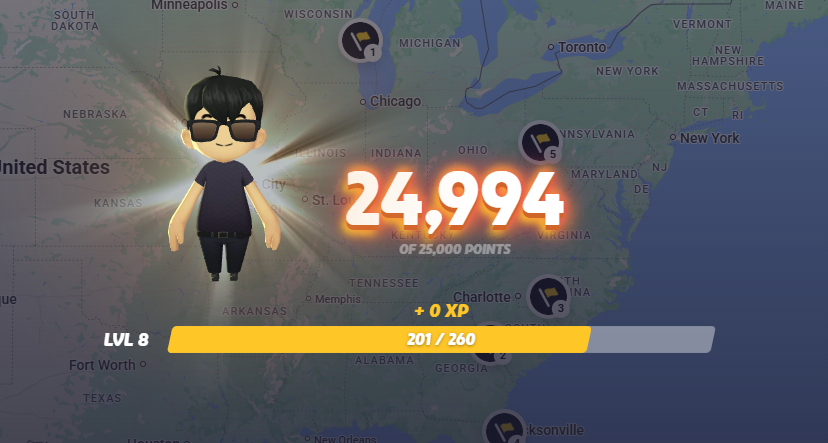Open the round 3 flag marker
This screenshot has height=443, width=828.
(x=547, y=296)
